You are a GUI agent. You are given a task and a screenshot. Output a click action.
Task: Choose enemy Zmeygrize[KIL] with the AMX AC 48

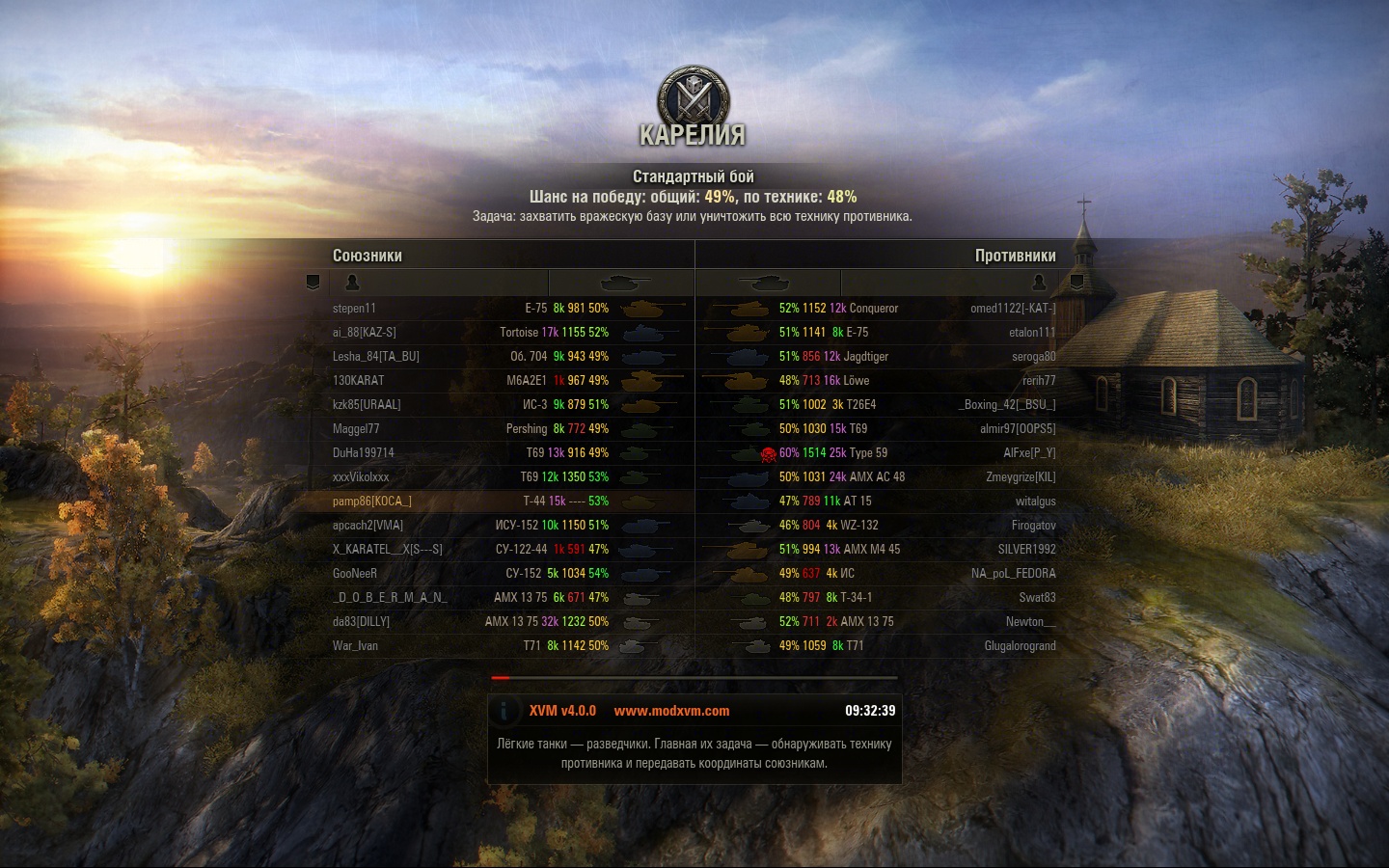click(x=1021, y=477)
